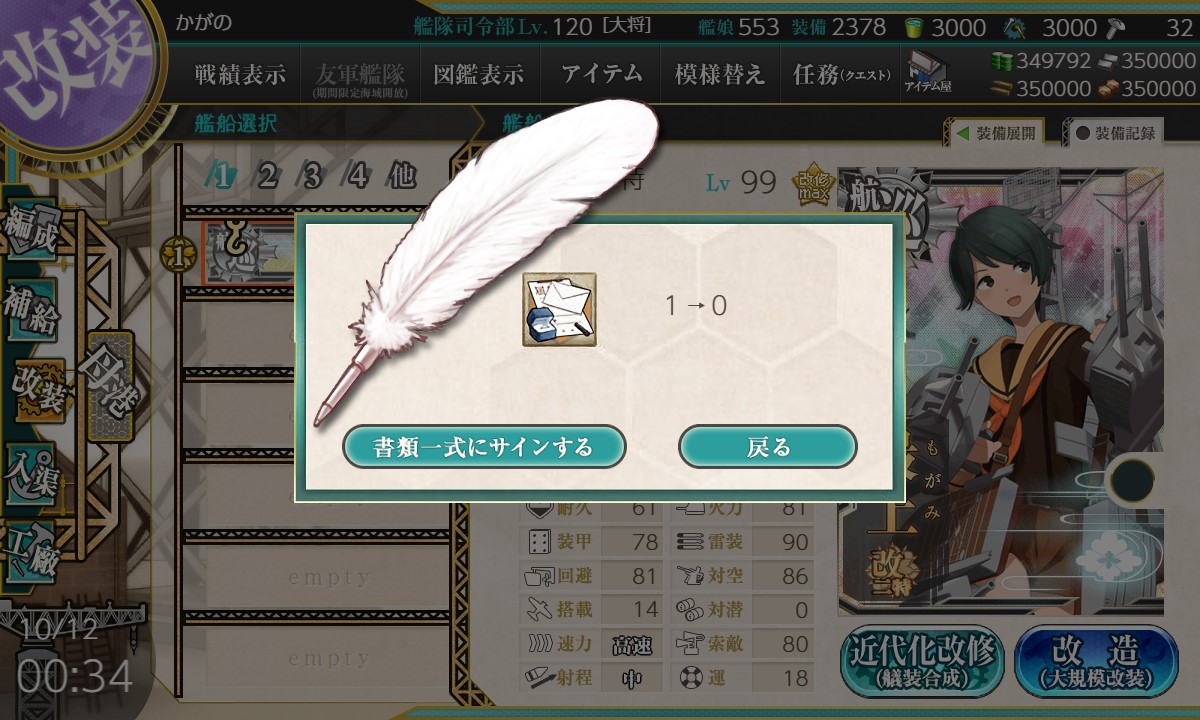Go to 補給 resupply screen
This screenshot has height=720, width=1200.
[30, 312]
